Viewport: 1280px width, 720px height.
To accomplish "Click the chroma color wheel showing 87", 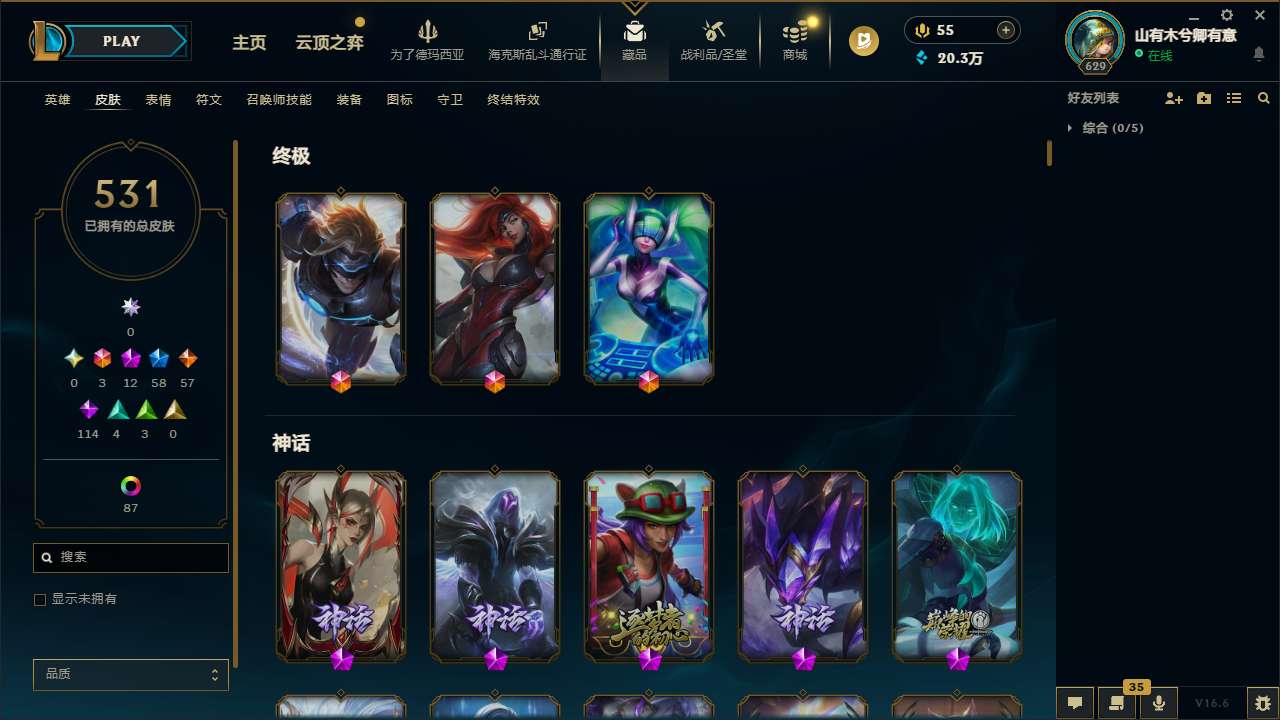I will 130,487.
